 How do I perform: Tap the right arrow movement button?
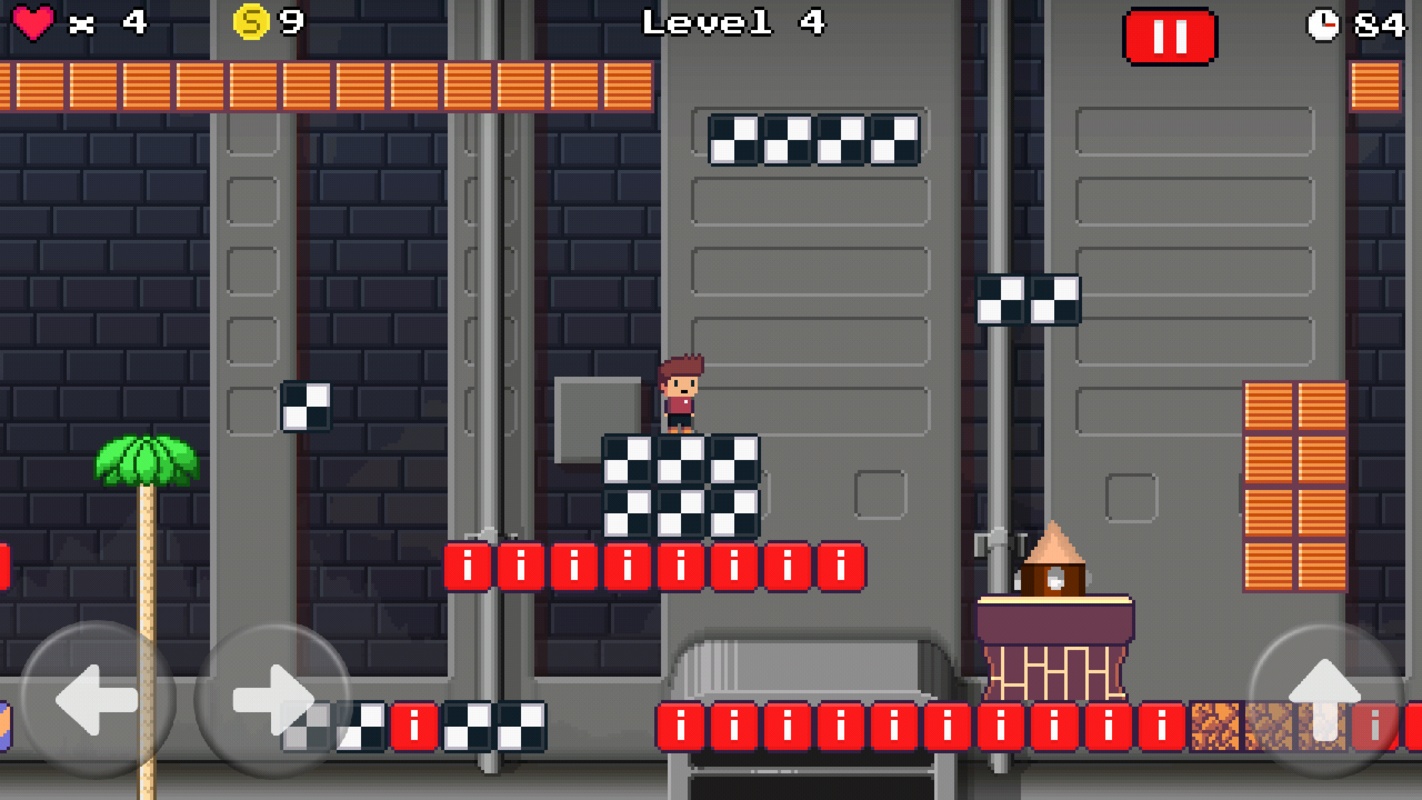coord(272,699)
